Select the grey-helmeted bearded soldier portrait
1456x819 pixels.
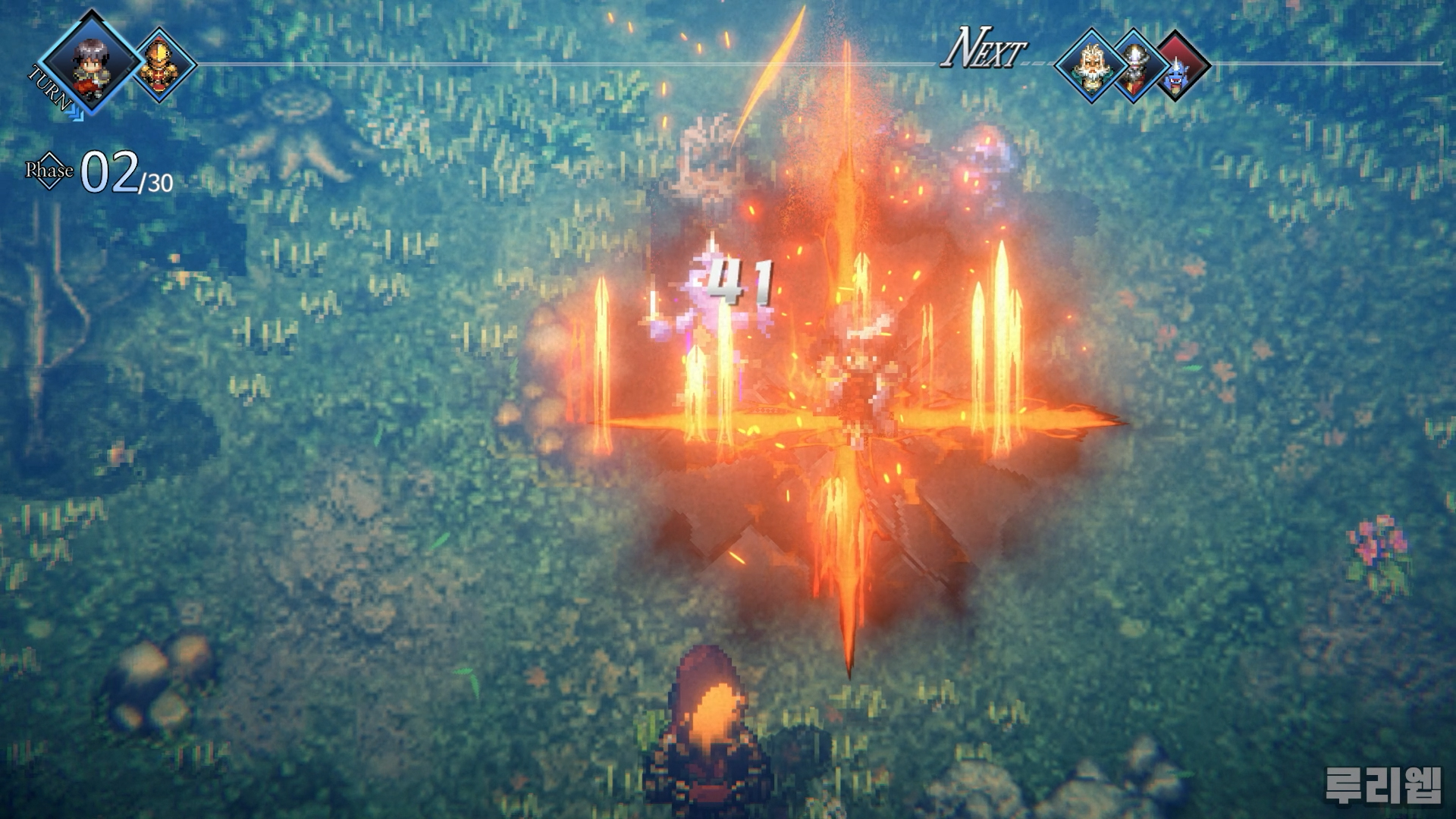click(x=1134, y=67)
